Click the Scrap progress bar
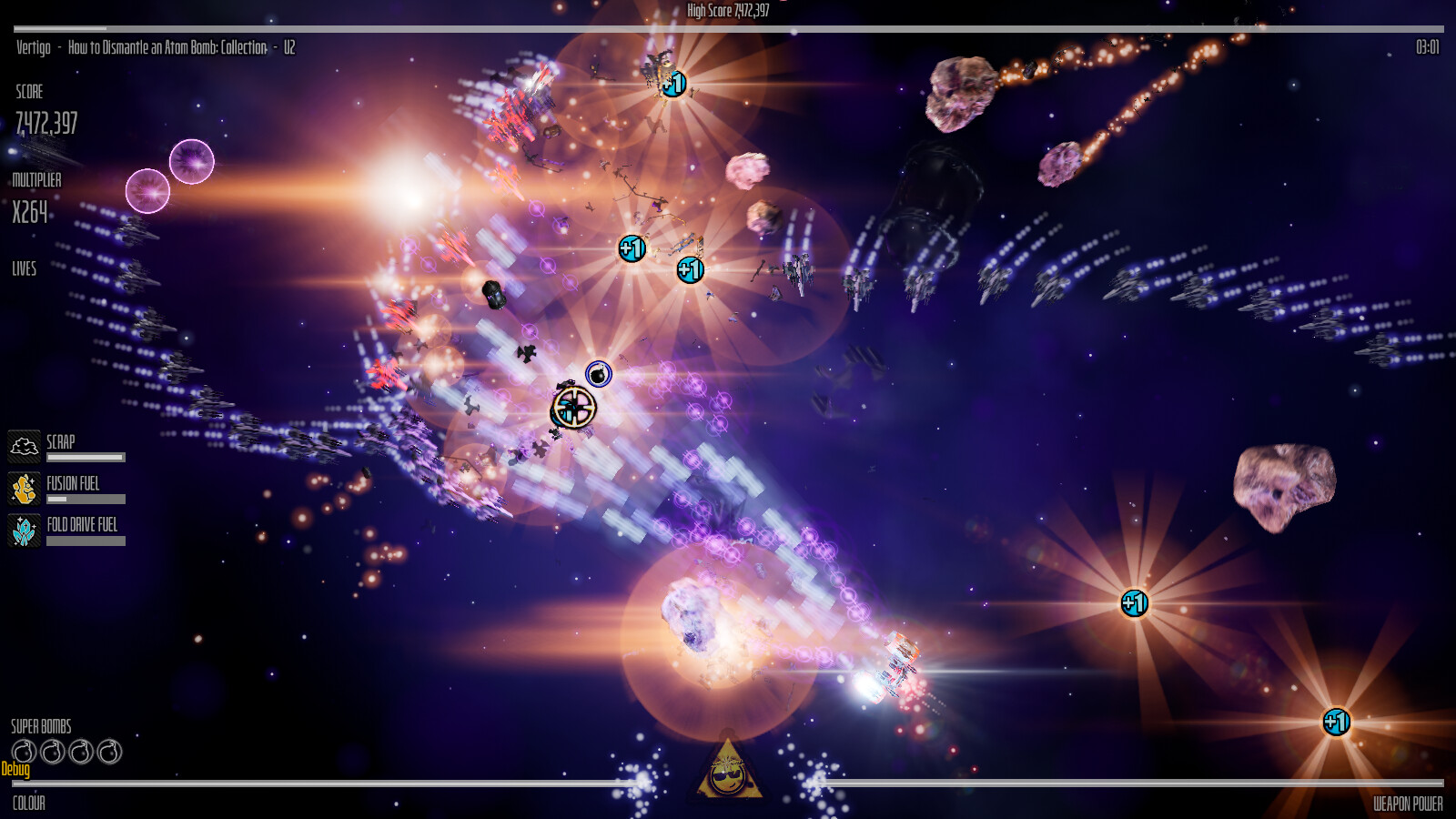Viewport: 1456px width, 819px height. 86,455
